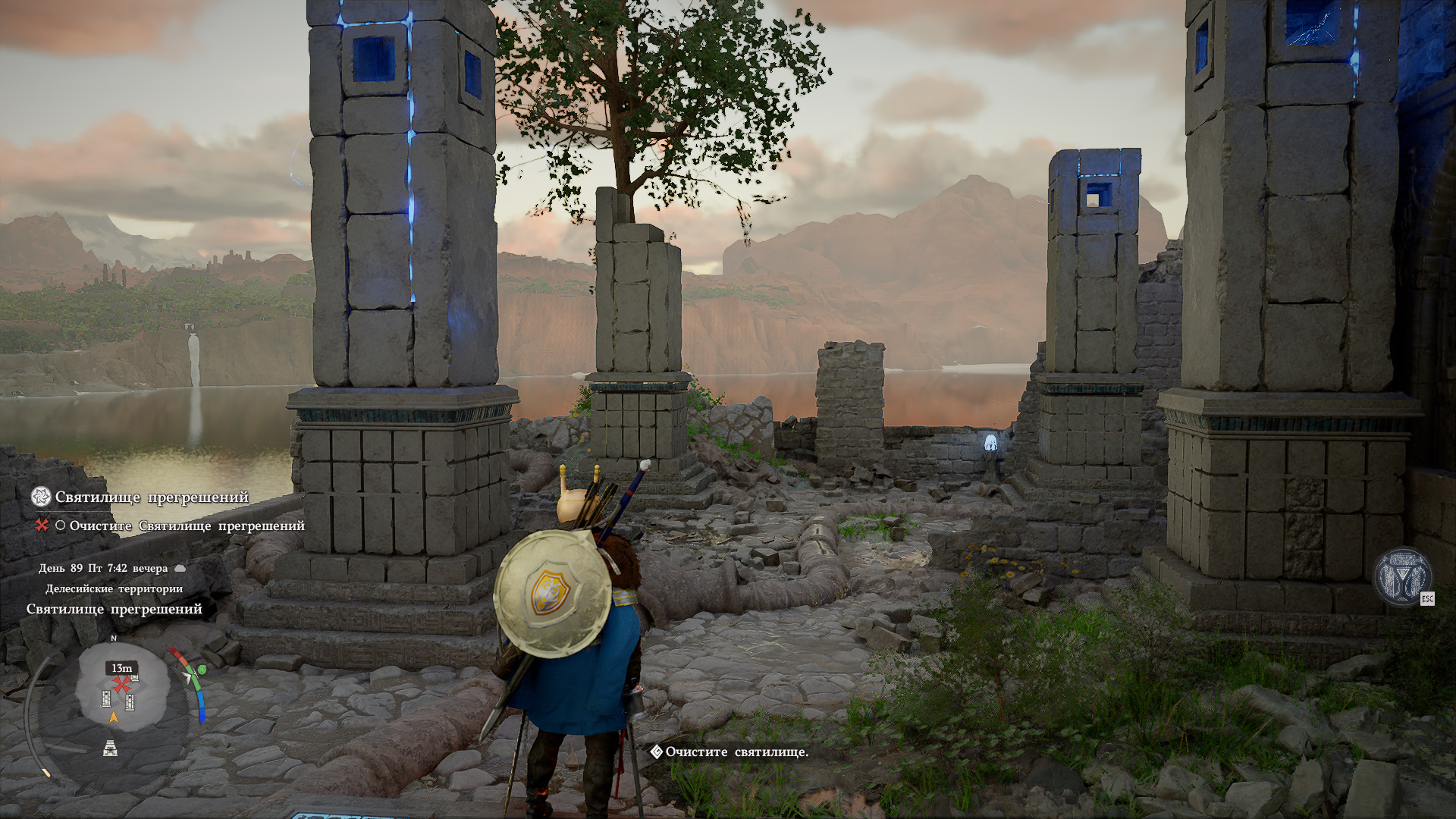Open the round journal menu icon
Viewport: 1456px width, 819px height.
point(1402,576)
